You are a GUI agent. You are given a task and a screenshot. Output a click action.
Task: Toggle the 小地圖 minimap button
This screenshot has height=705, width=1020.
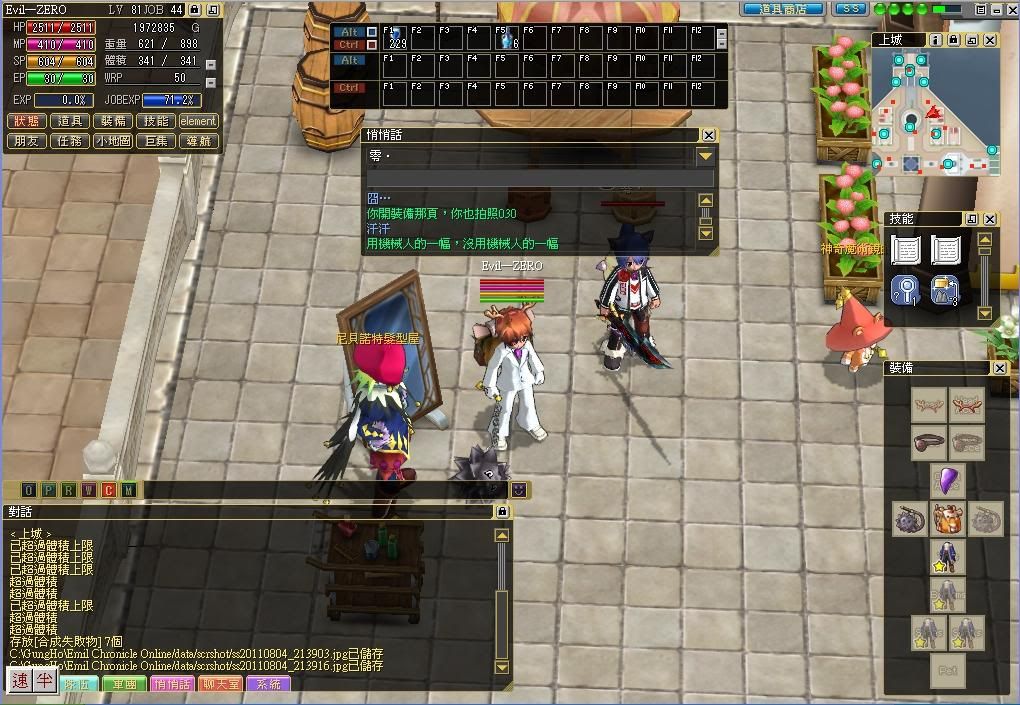coord(113,141)
